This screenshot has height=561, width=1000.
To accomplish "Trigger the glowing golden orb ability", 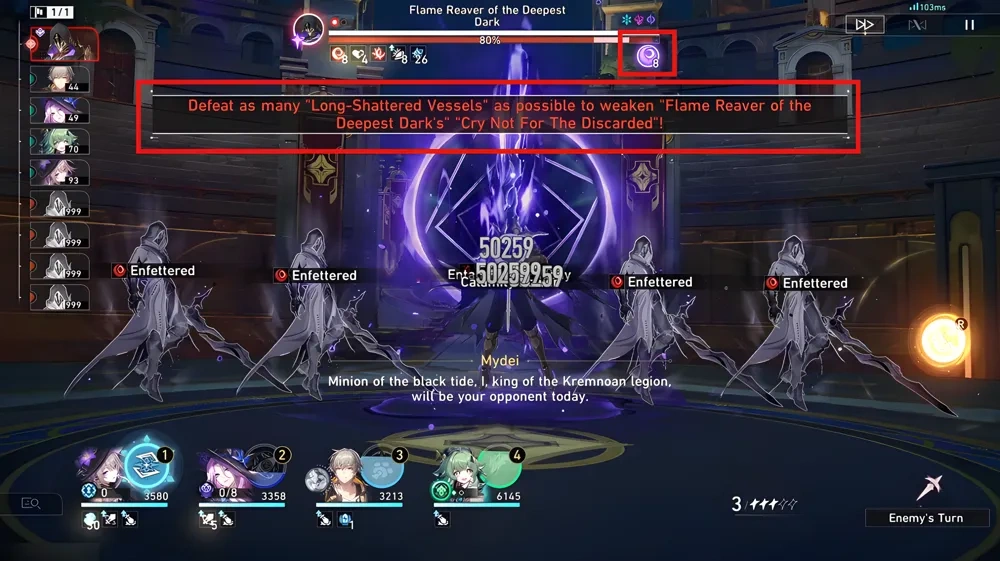I will click(942, 341).
